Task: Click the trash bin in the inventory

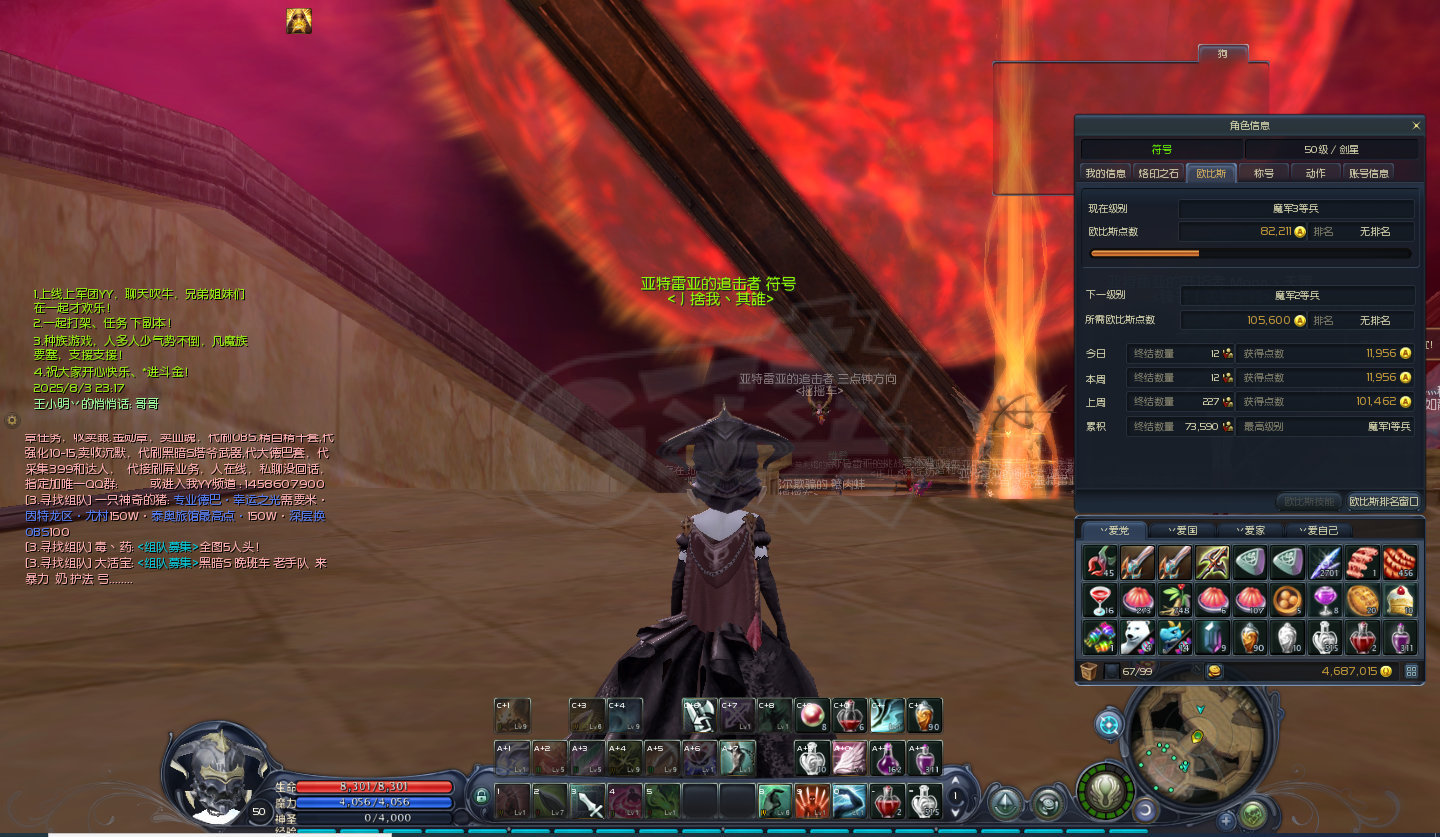Action: [1089, 671]
